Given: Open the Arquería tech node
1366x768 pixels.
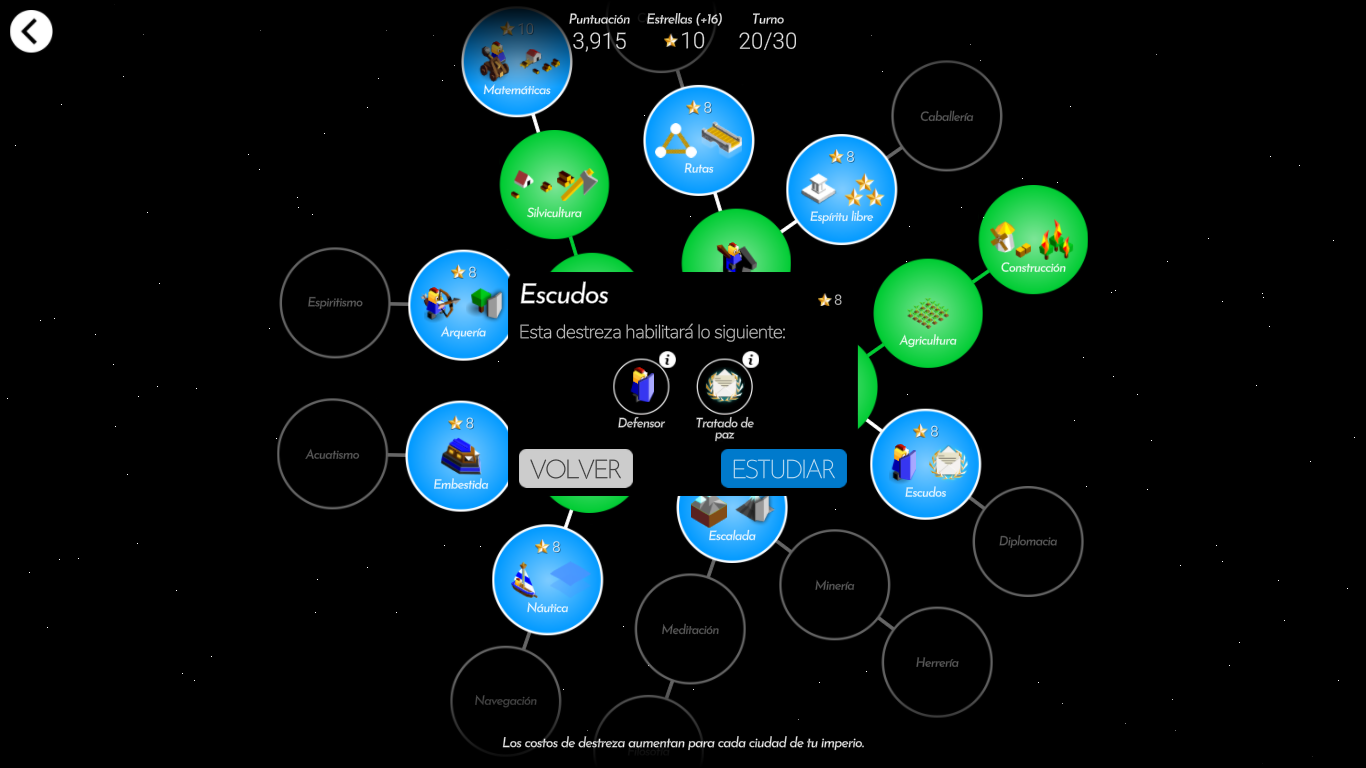Looking at the screenshot, I should [x=463, y=305].
